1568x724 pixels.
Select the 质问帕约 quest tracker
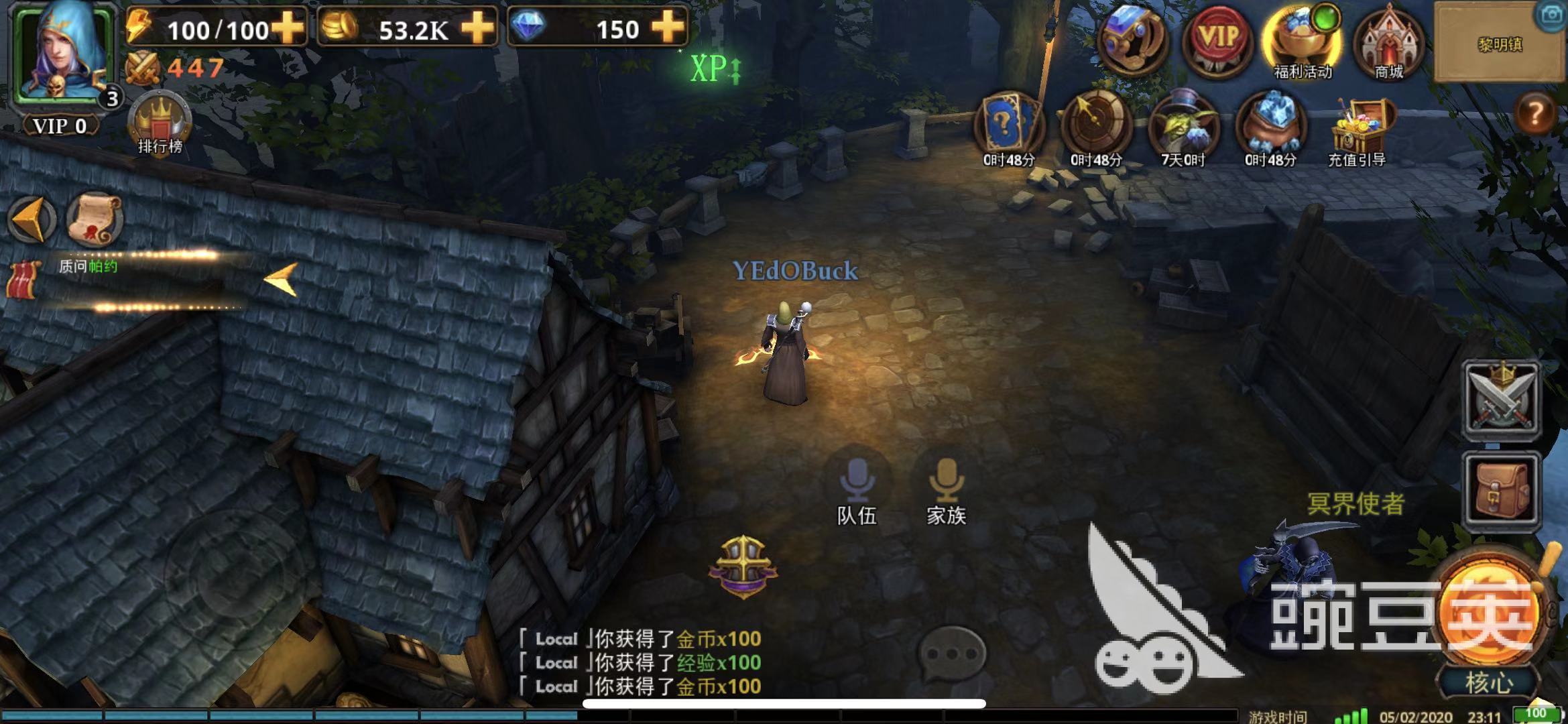tap(88, 267)
